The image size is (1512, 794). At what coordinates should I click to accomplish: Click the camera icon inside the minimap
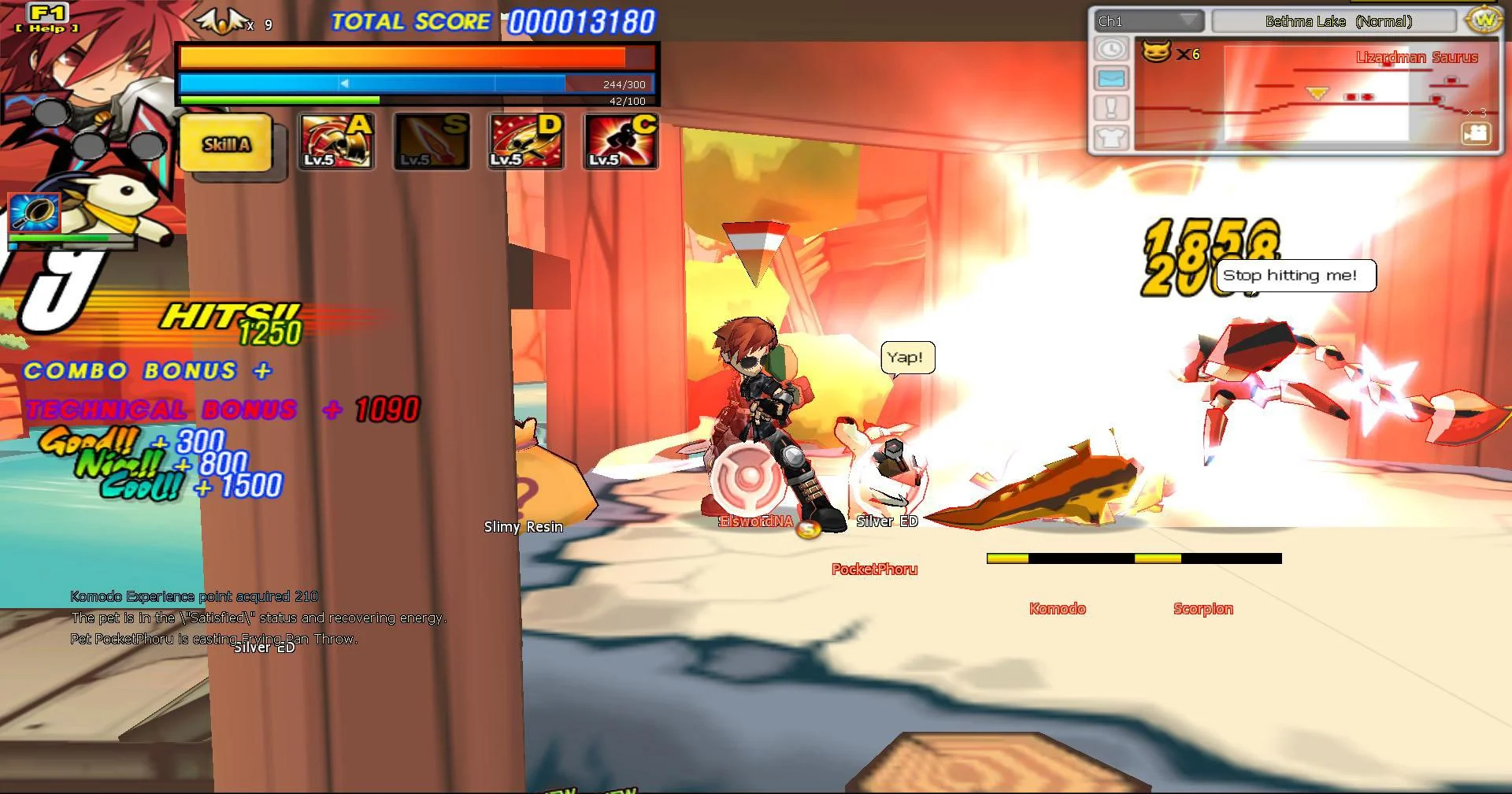coord(1477,135)
